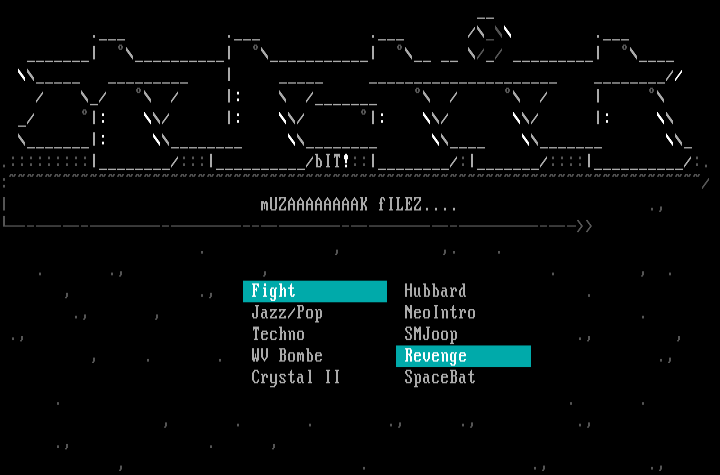The height and width of the screenshot is (475, 720).
Task: Select the Fight music entry
Action: pyautogui.click(x=274, y=291)
